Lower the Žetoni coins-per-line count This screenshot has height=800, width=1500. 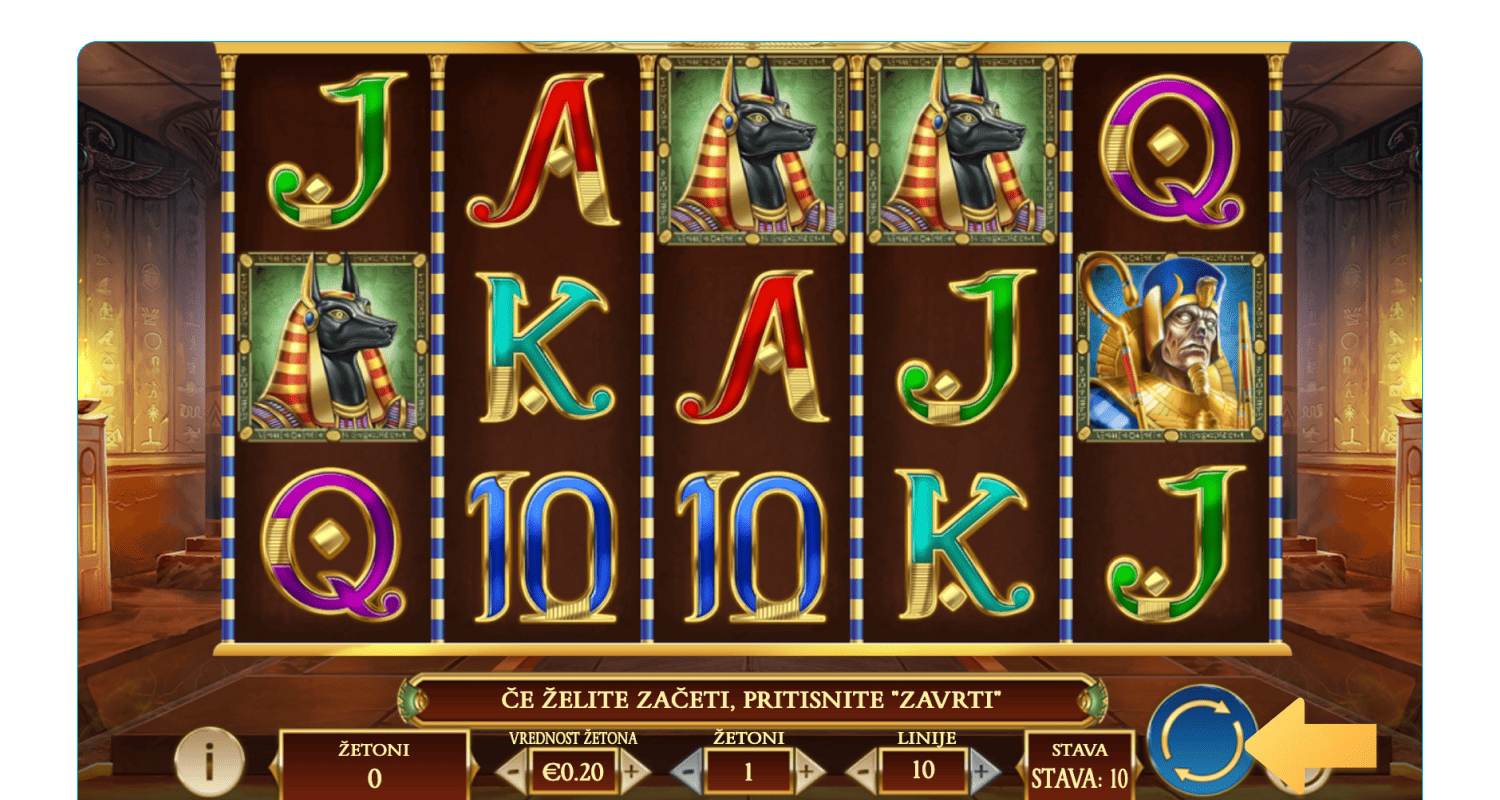(687, 771)
